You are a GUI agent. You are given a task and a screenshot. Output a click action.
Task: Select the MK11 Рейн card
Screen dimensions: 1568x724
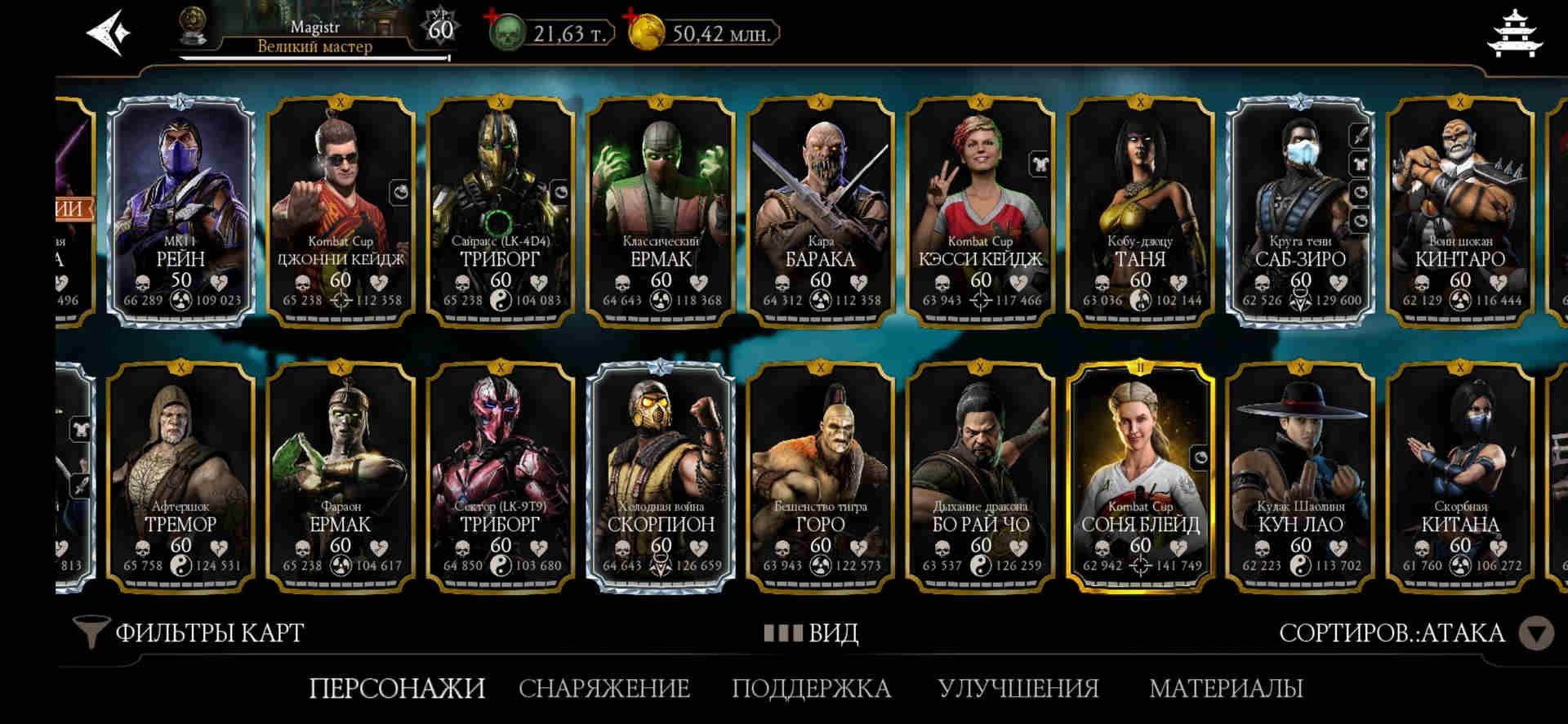(x=181, y=211)
